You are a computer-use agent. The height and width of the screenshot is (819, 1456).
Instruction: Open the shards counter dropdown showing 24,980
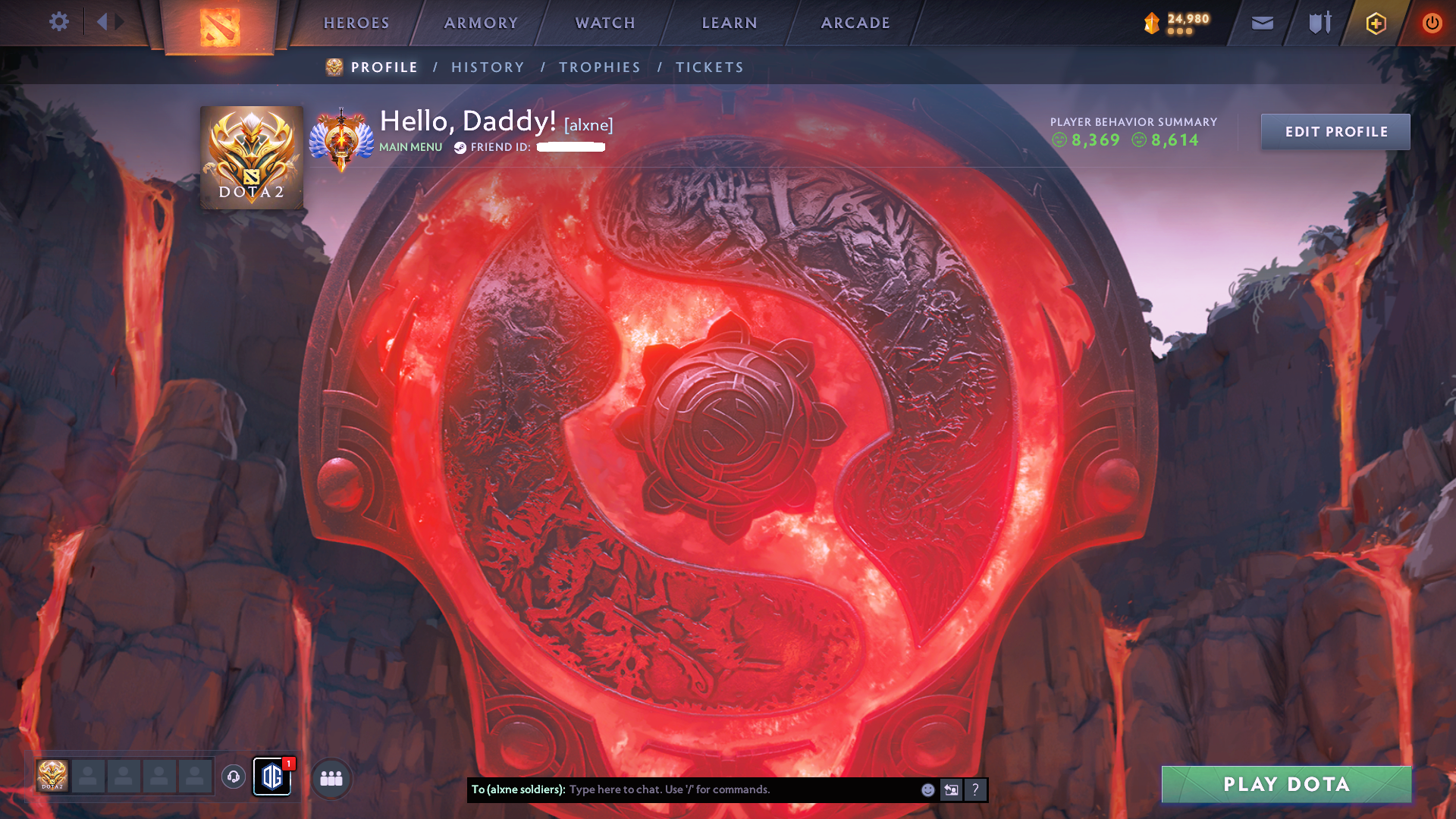click(1176, 23)
